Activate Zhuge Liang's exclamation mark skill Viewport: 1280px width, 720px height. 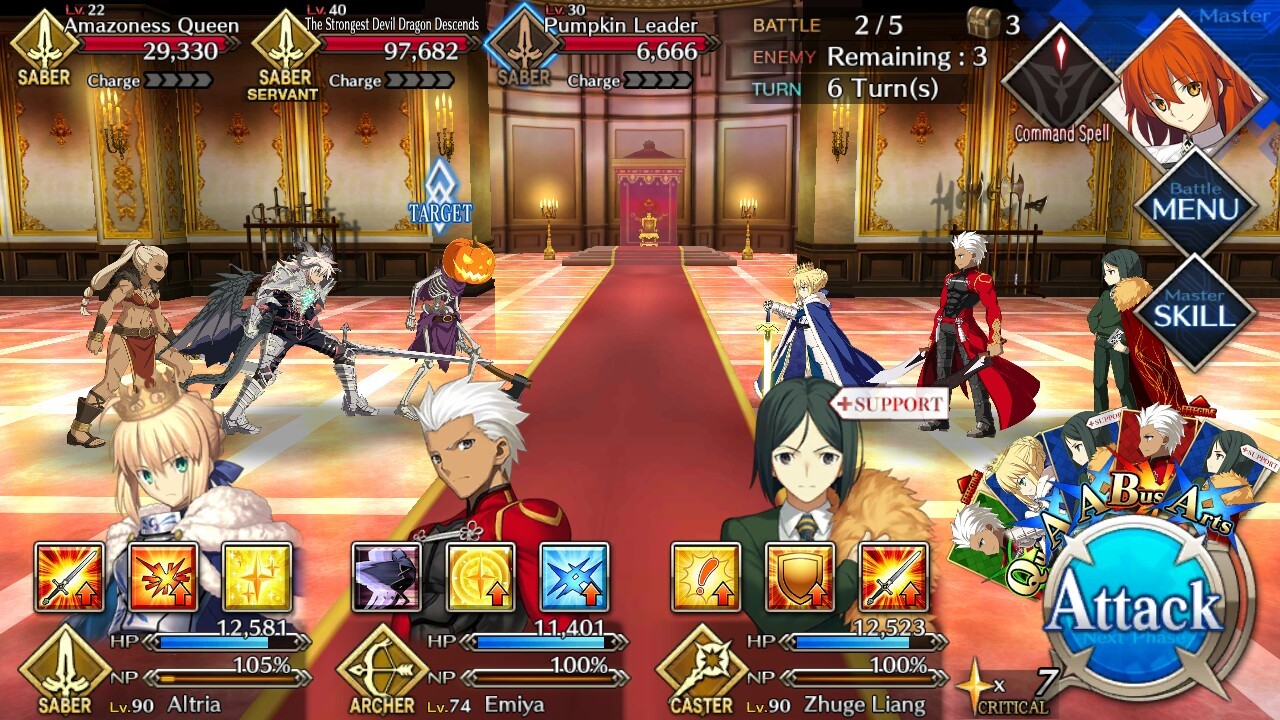pyautogui.click(x=706, y=577)
